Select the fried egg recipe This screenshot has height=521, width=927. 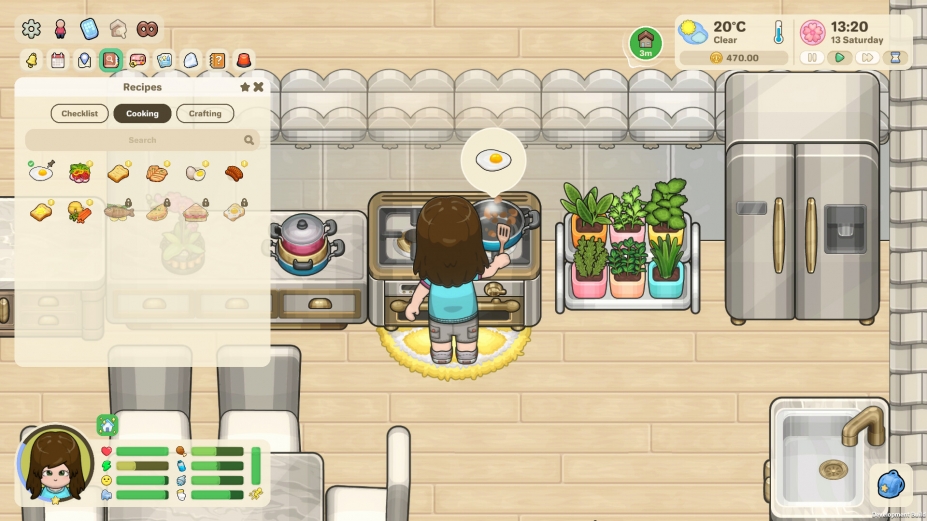[41, 173]
